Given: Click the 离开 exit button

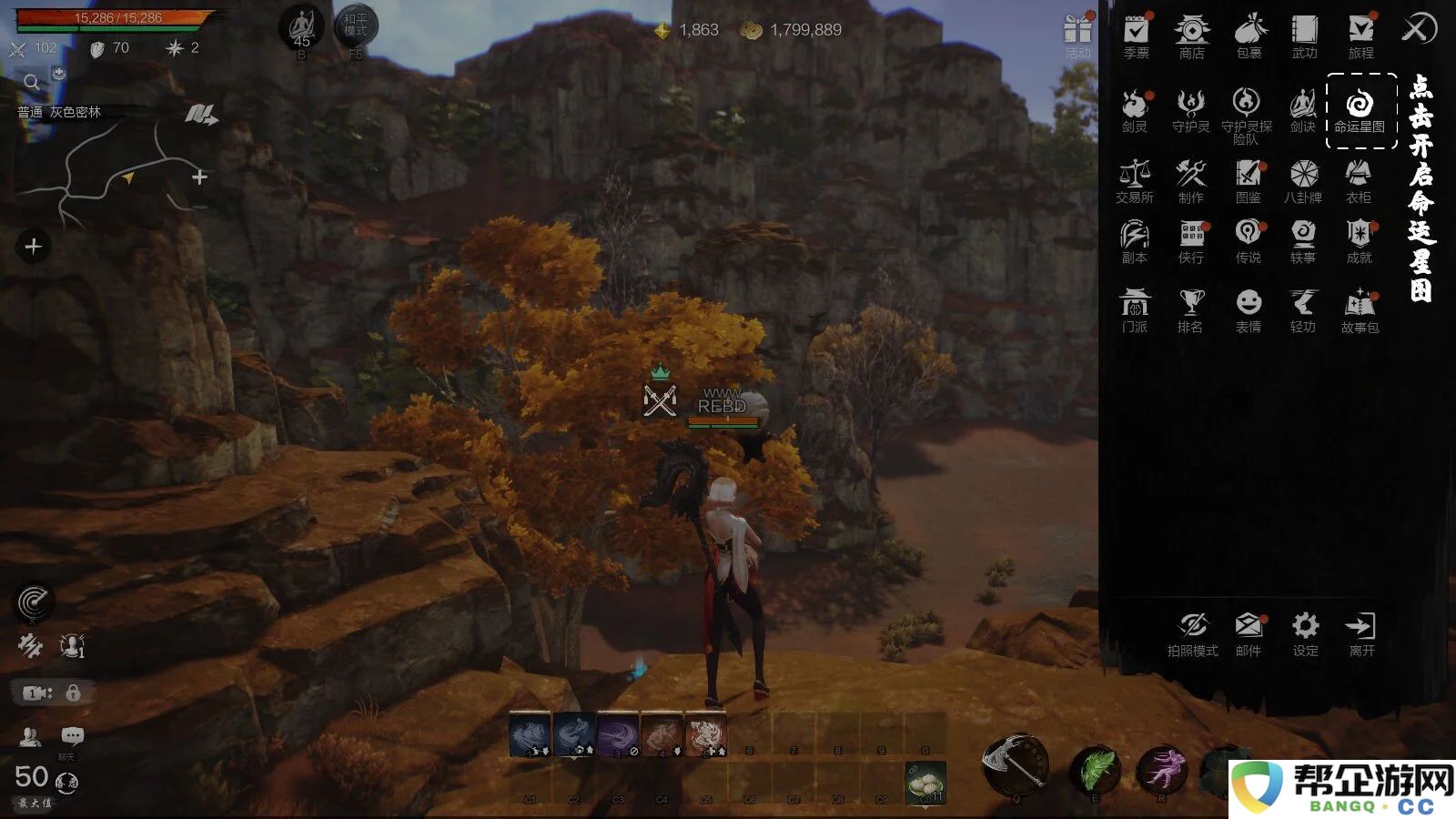Looking at the screenshot, I should [x=1361, y=632].
